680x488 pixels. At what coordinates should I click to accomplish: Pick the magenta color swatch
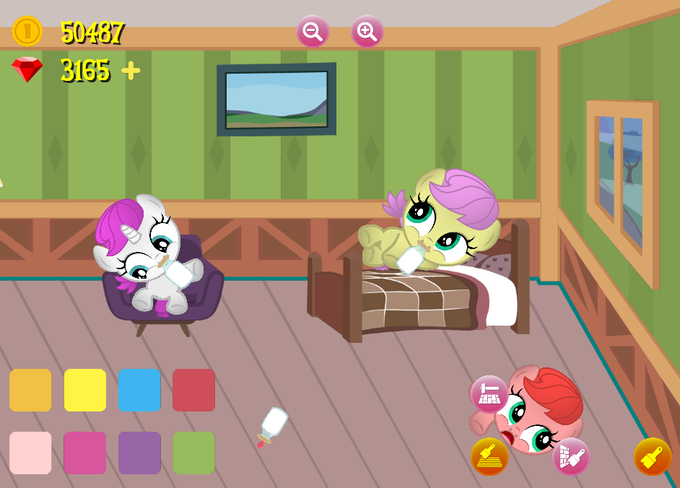(85, 452)
